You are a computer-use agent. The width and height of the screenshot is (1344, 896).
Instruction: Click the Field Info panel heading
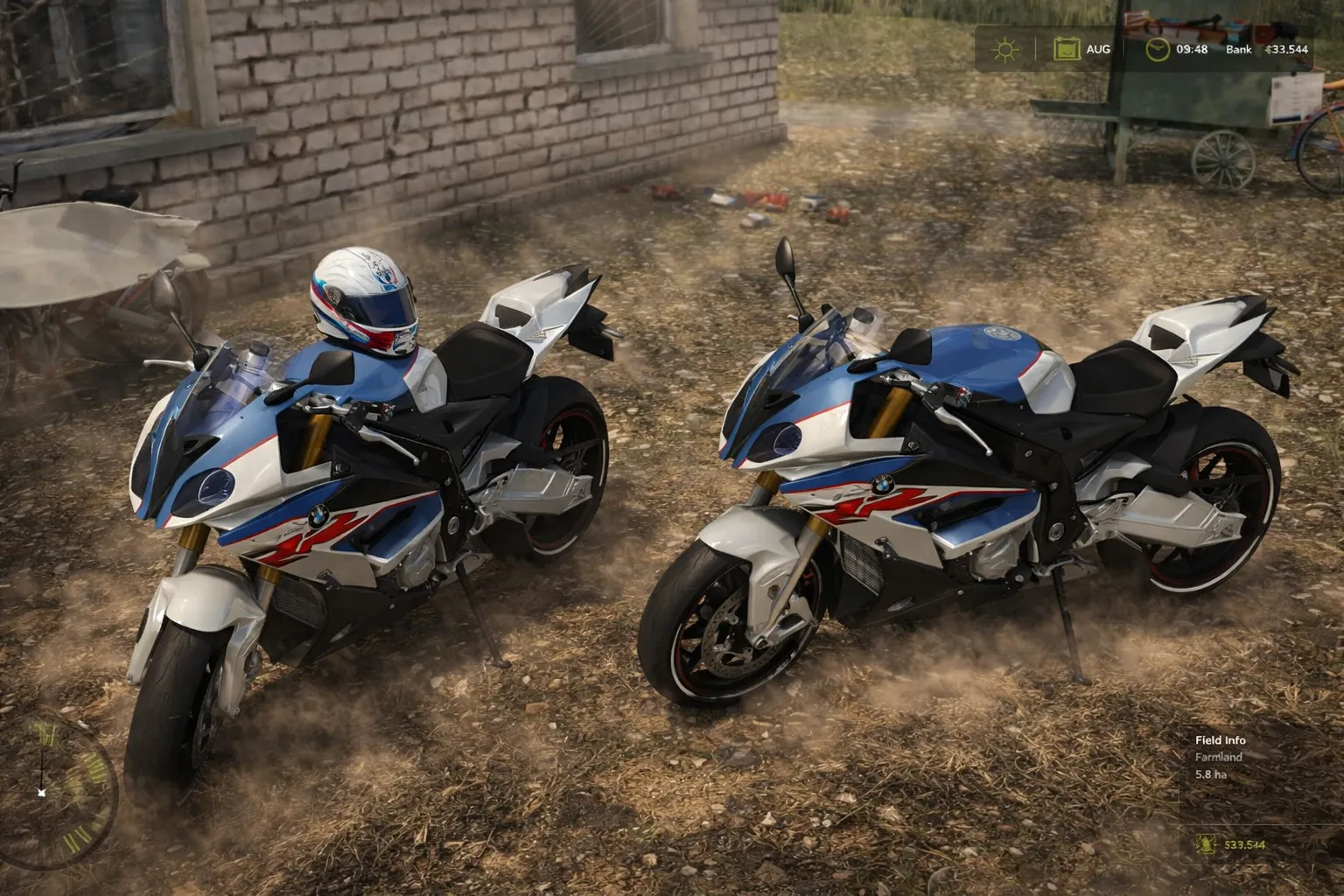click(1221, 740)
